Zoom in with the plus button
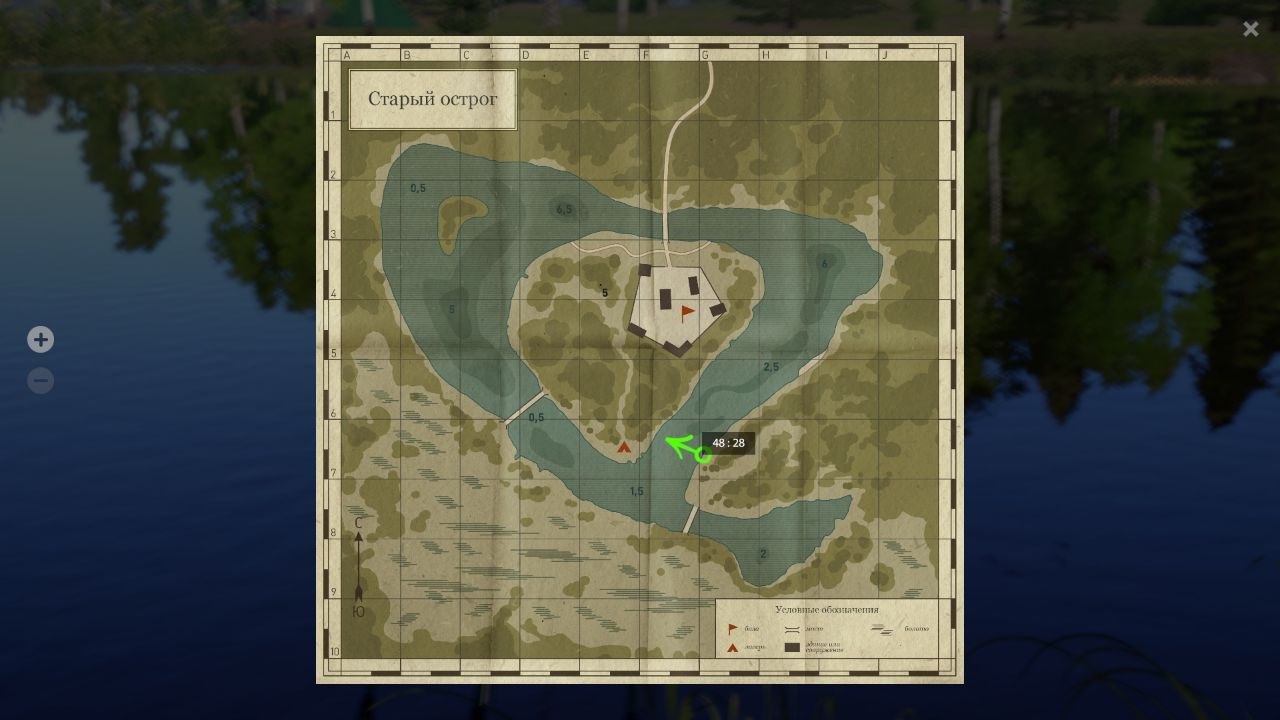 click(x=40, y=340)
